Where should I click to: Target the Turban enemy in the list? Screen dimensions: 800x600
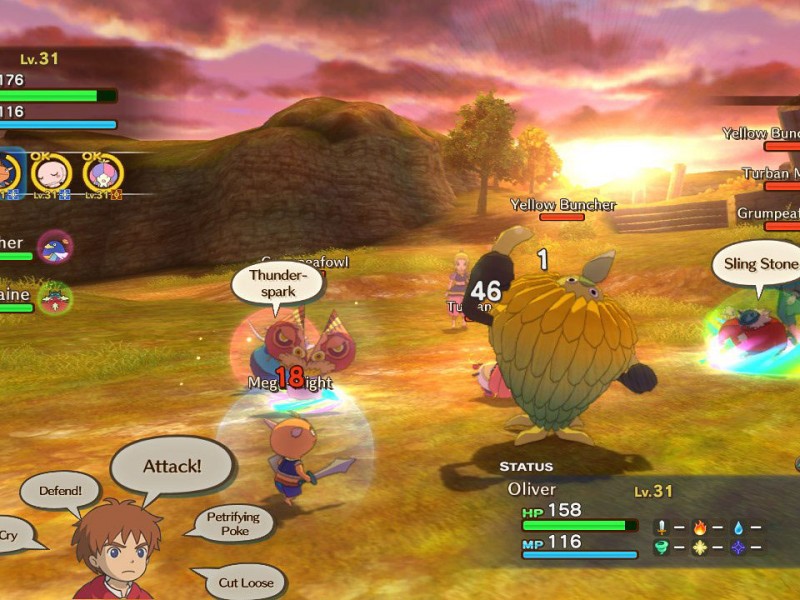[x=771, y=174]
